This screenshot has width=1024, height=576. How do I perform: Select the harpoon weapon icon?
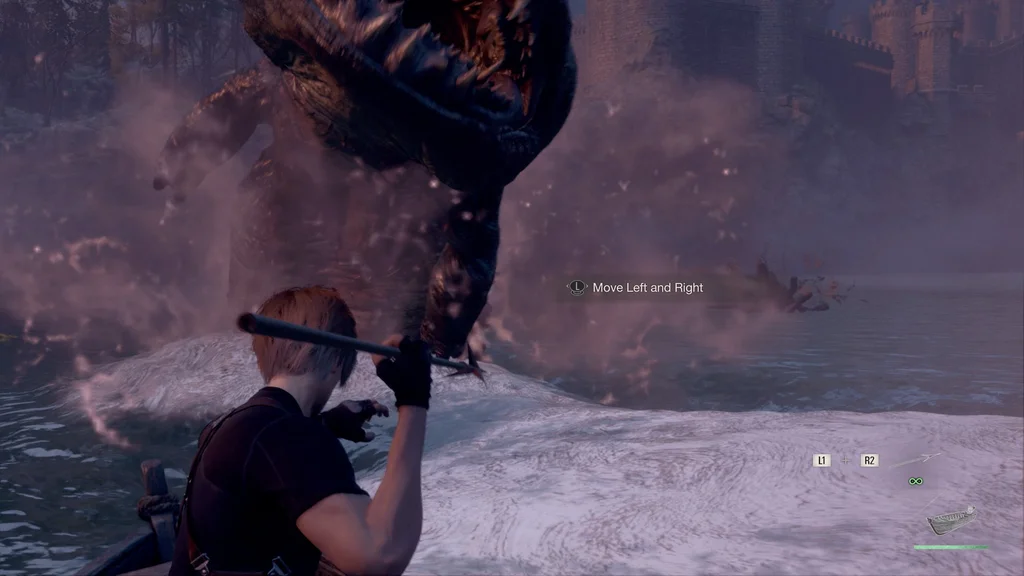tap(916, 460)
